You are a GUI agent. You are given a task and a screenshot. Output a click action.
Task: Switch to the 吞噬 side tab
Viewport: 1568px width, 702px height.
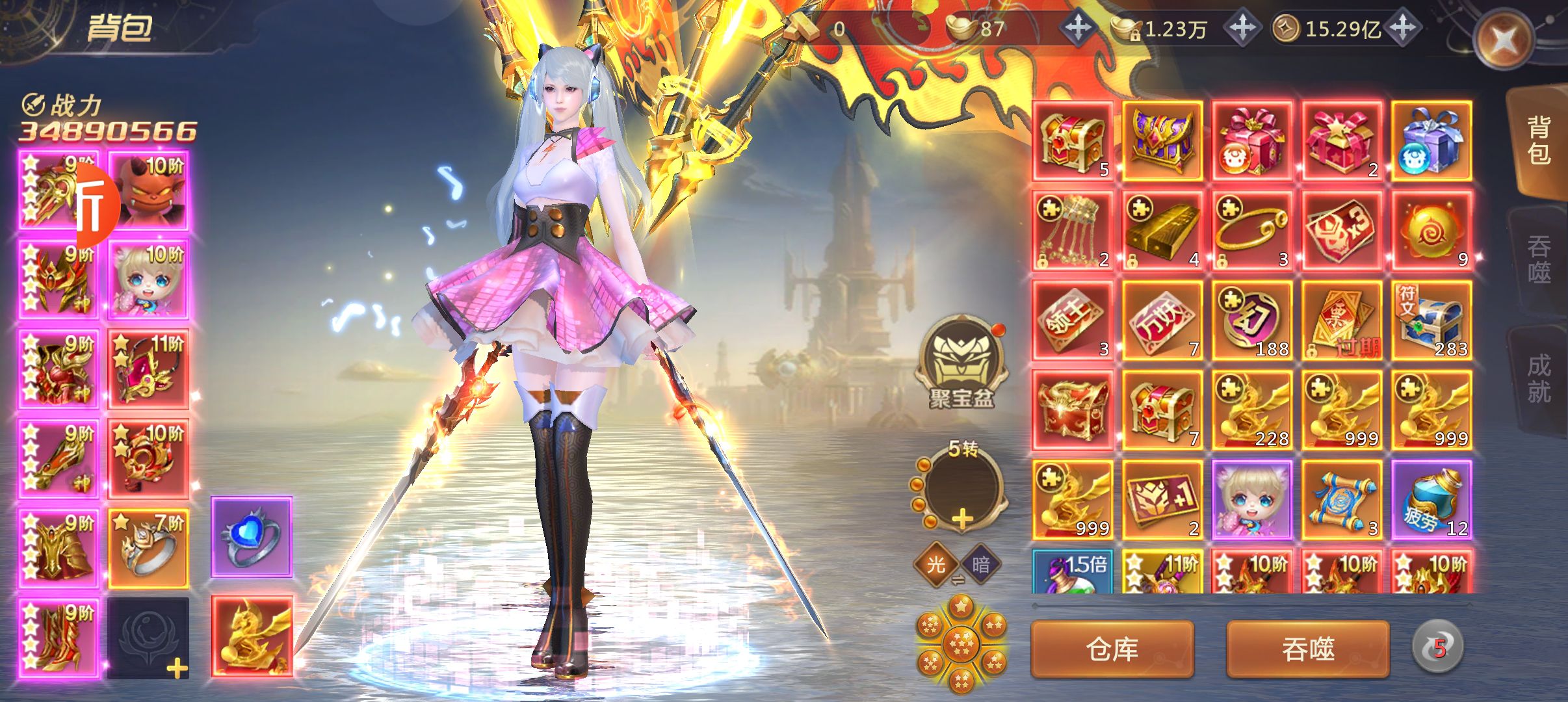(1538, 259)
